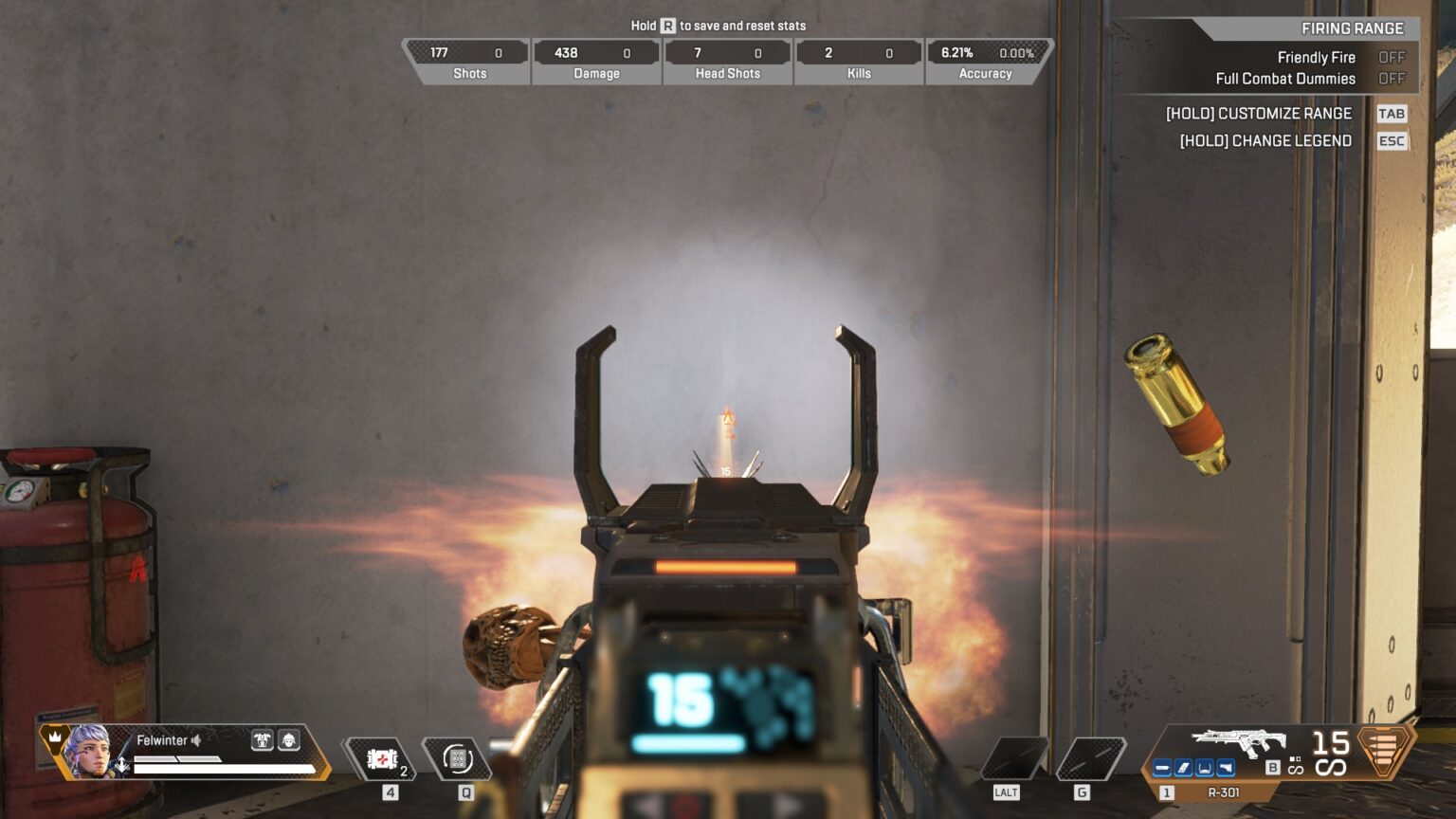1456x819 pixels.
Task: Click the HOLD CUSTOMIZE RANGE option
Action: (1260, 113)
